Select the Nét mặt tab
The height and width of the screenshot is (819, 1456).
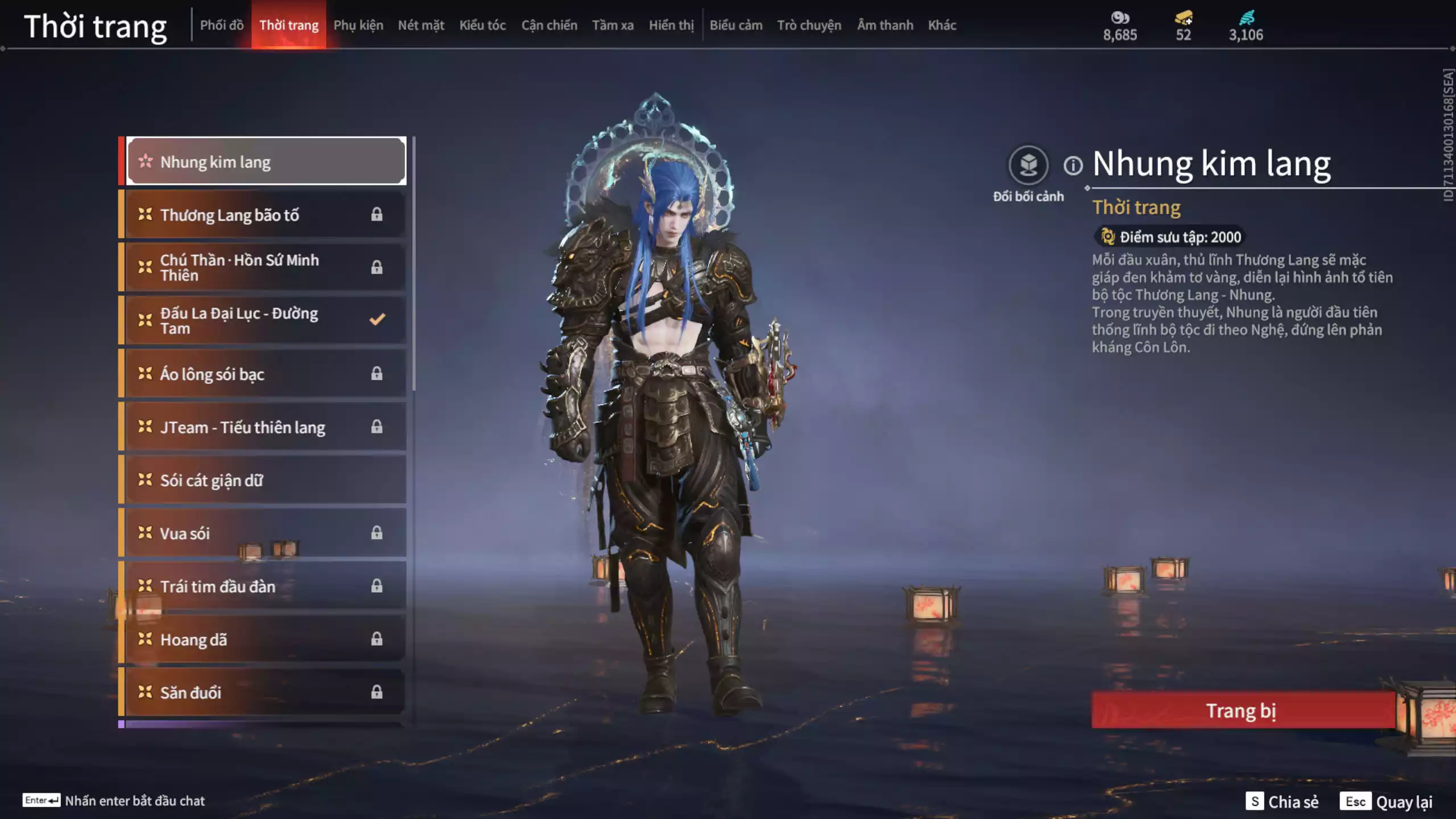point(421,25)
